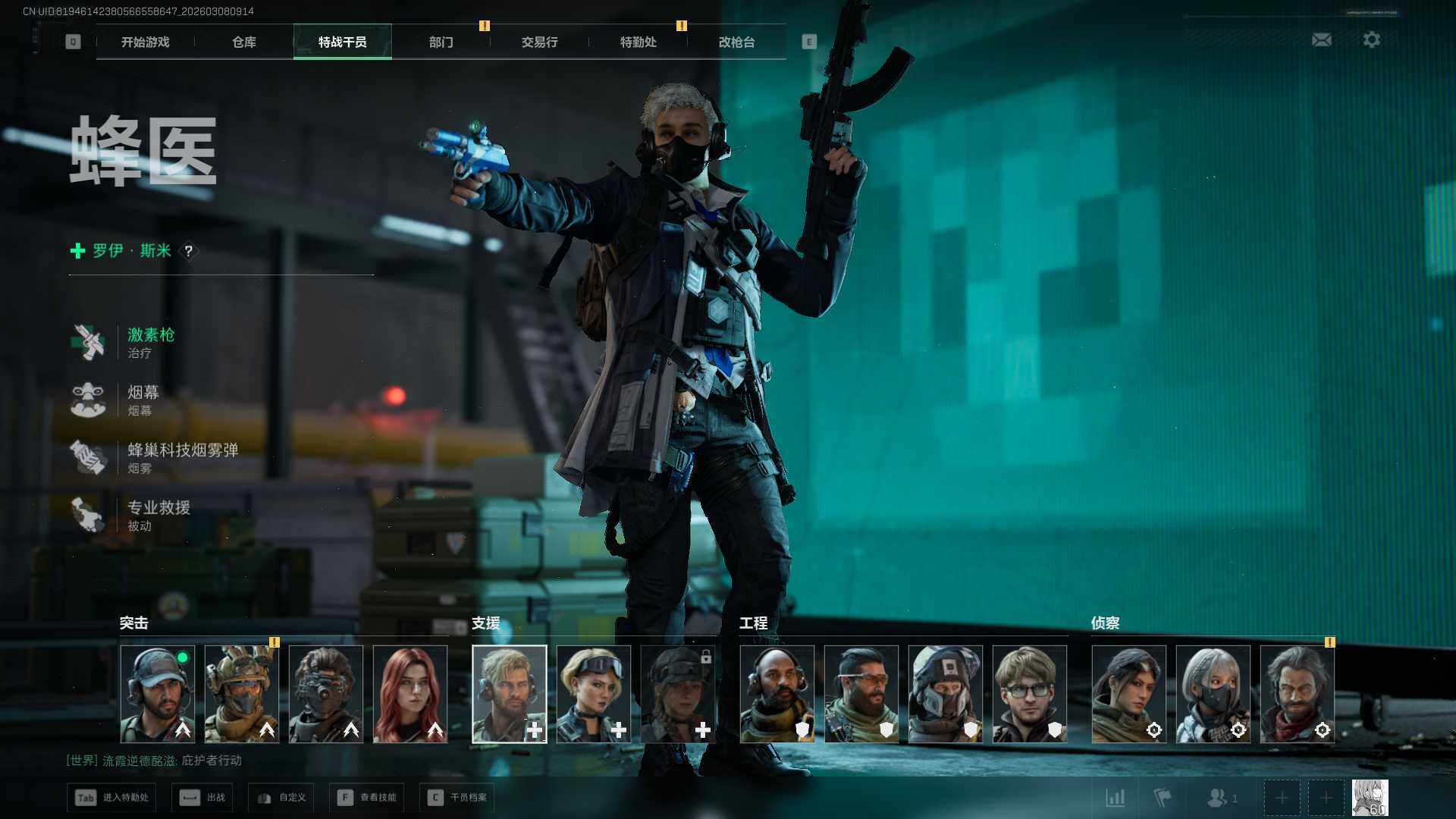Select the 激素枪 skill entry
1456x819 pixels.
pyautogui.click(x=150, y=342)
